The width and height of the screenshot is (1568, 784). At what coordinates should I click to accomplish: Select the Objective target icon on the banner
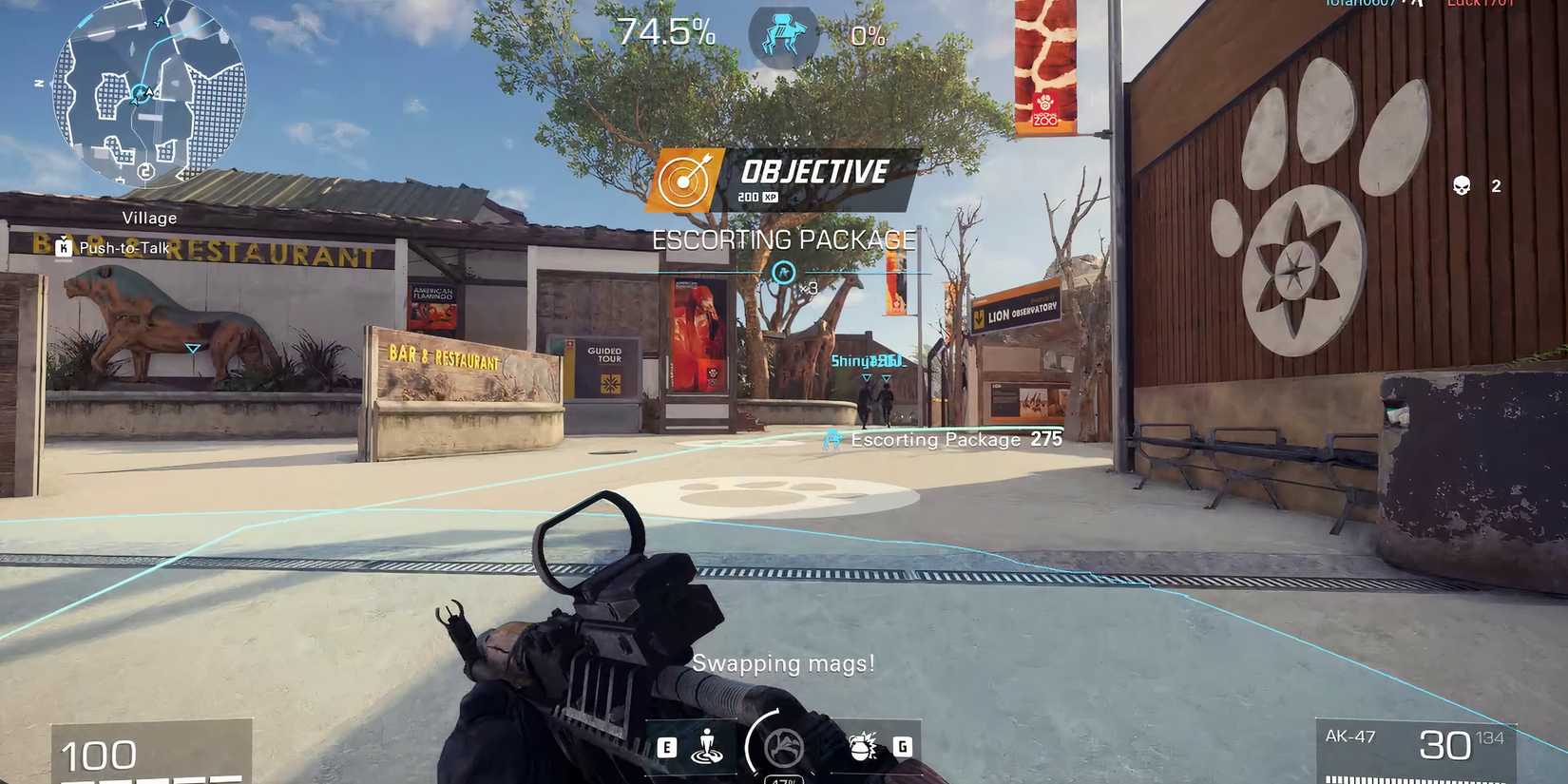[x=682, y=180]
